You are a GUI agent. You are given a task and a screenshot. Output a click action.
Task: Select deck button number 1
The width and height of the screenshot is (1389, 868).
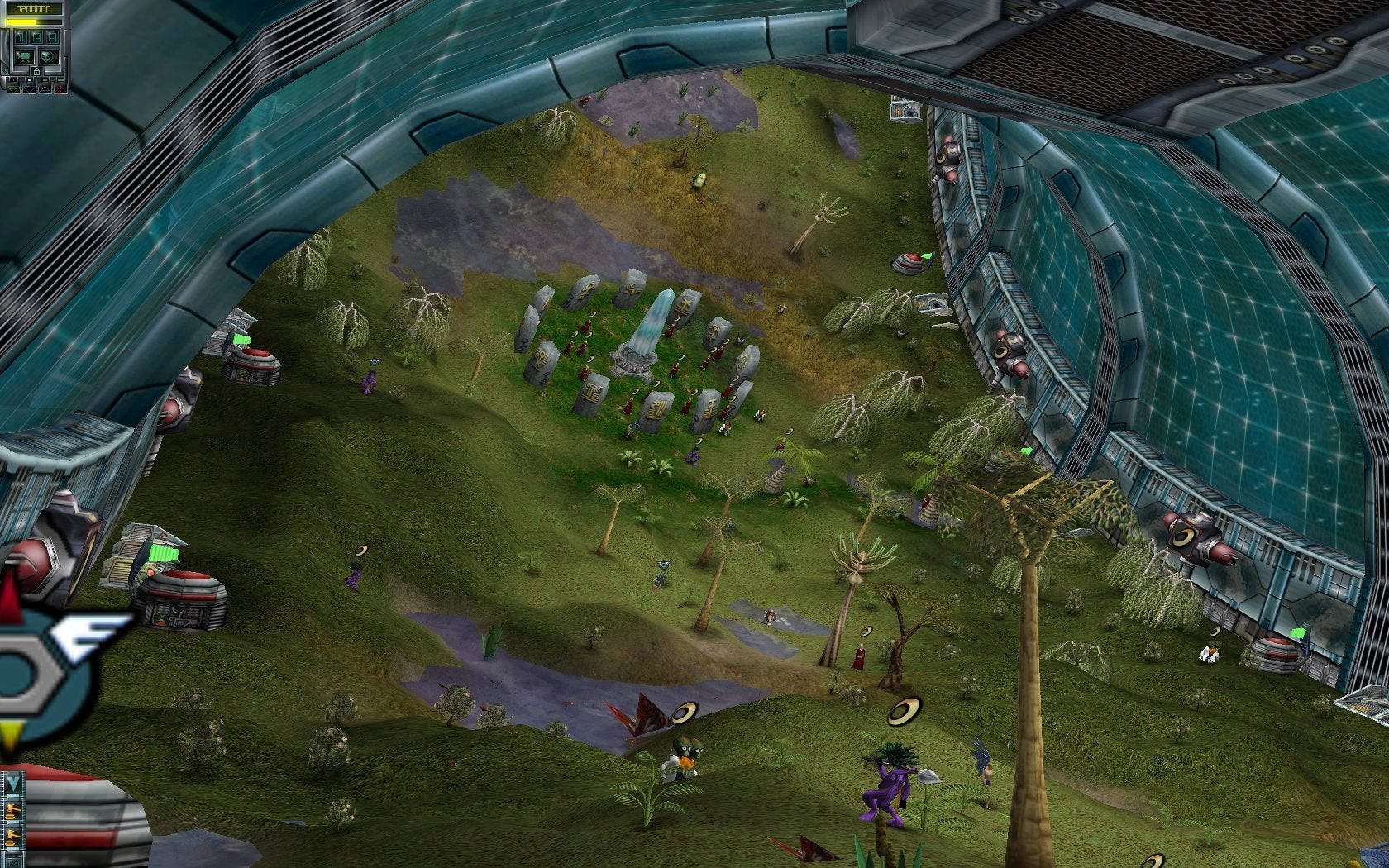[x=21, y=37]
